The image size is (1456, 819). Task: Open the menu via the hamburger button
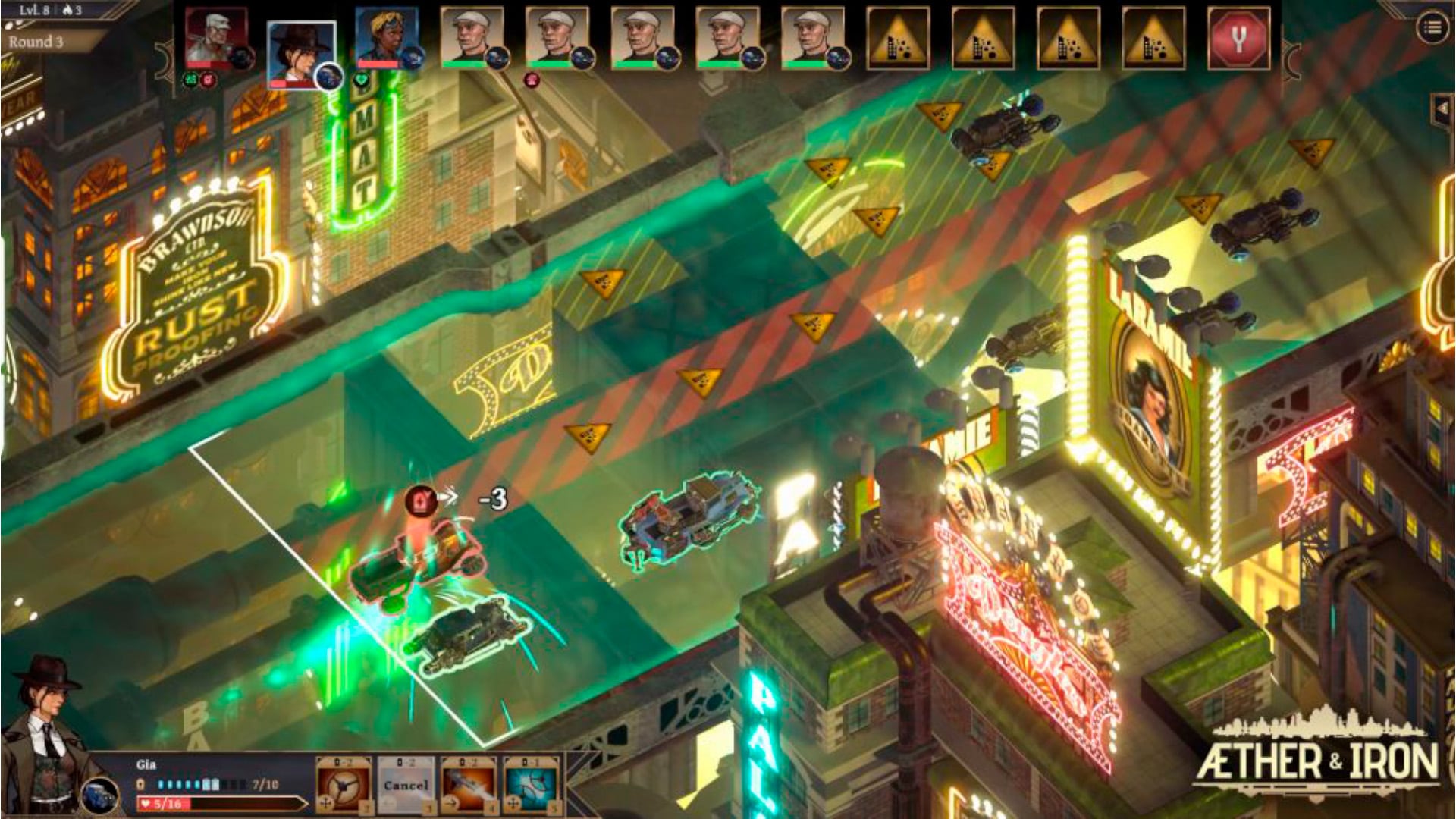click(1432, 28)
